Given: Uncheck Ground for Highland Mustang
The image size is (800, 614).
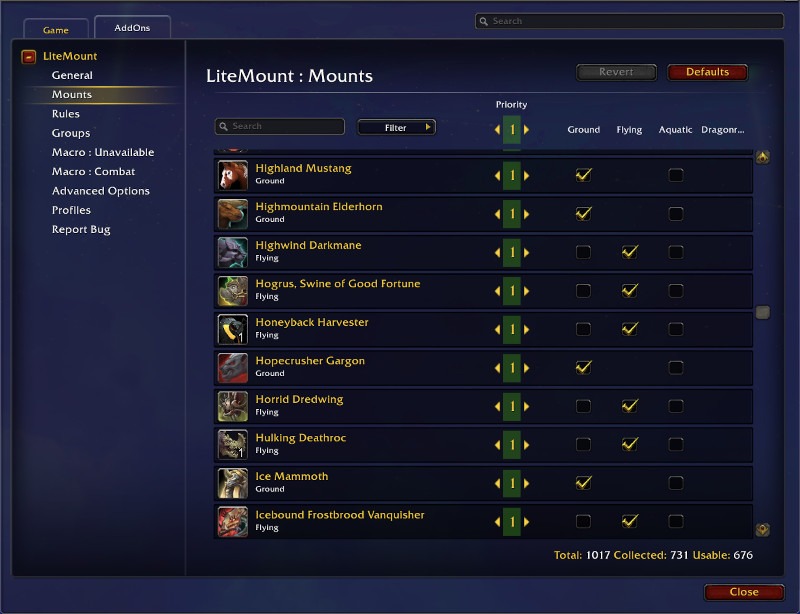Looking at the screenshot, I should pyautogui.click(x=583, y=175).
